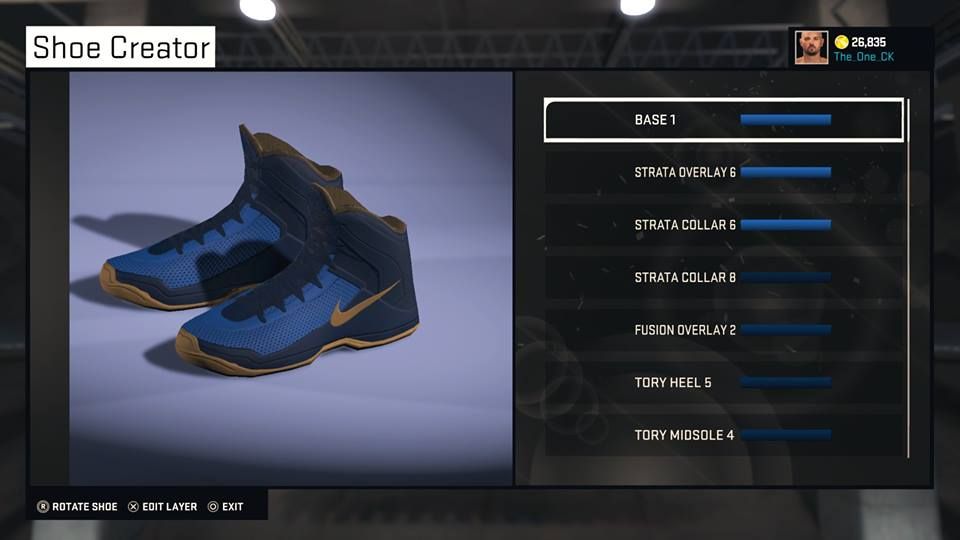Image resolution: width=960 pixels, height=540 pixels.
Task: Choose the Strata Overlay 6 layer
Action: coord(723,172)
